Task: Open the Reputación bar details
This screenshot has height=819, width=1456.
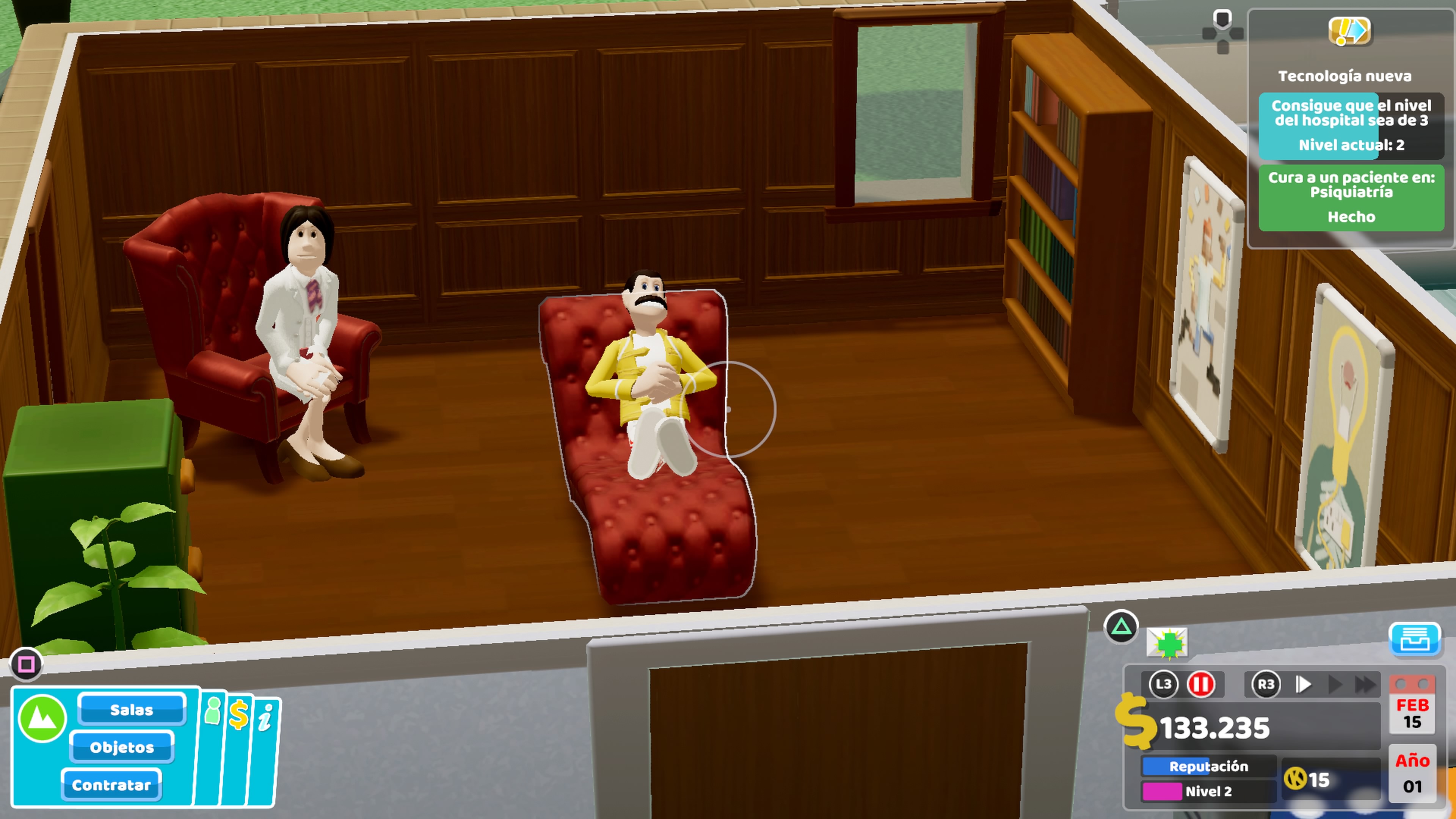Action: point(1208,766)
